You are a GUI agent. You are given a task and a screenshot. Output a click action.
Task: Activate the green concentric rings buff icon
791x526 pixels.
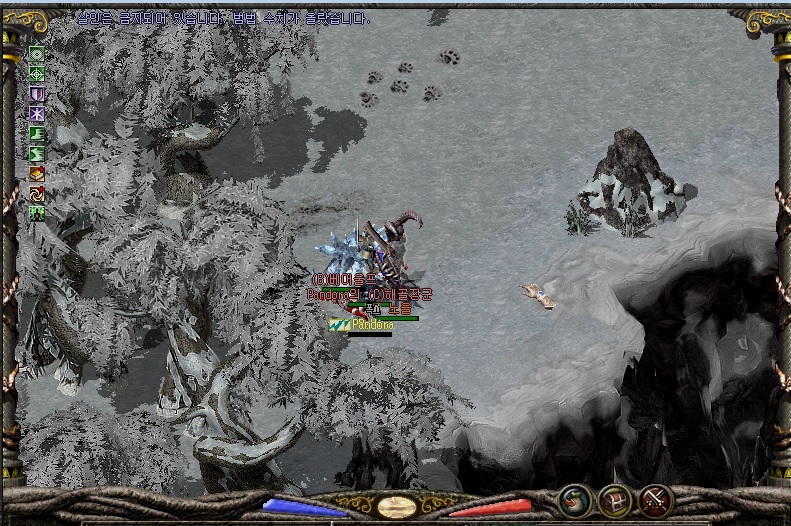[37, 53]
